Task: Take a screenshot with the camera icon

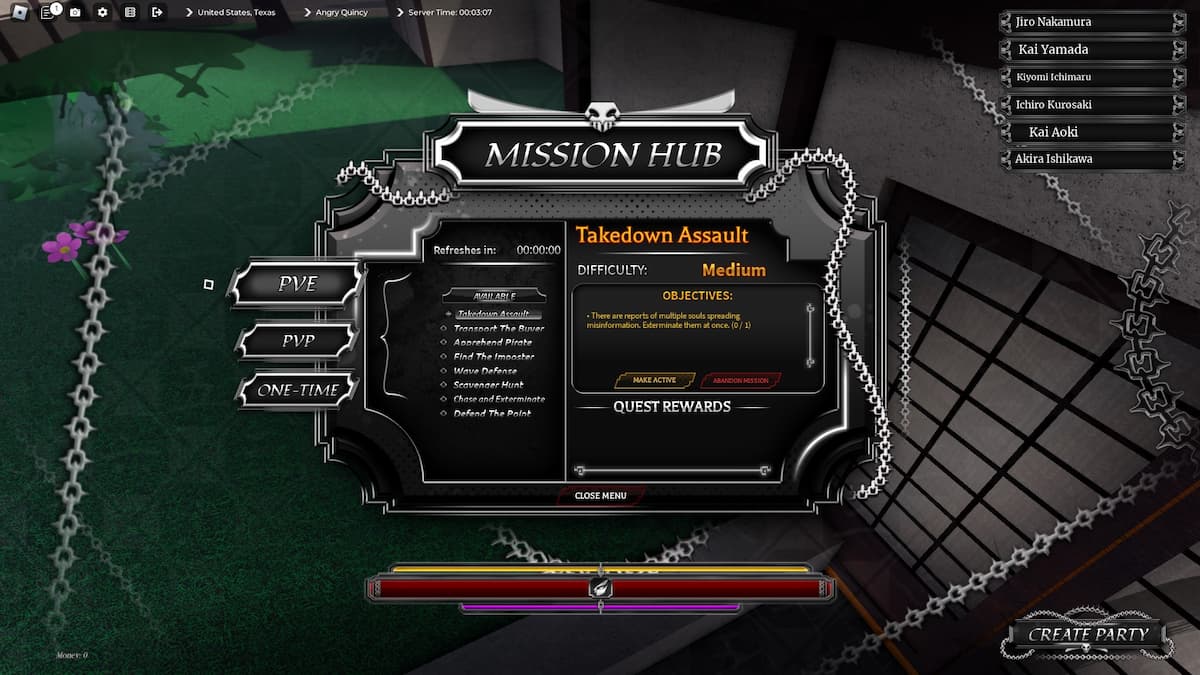Action: [x=75, y=12]
